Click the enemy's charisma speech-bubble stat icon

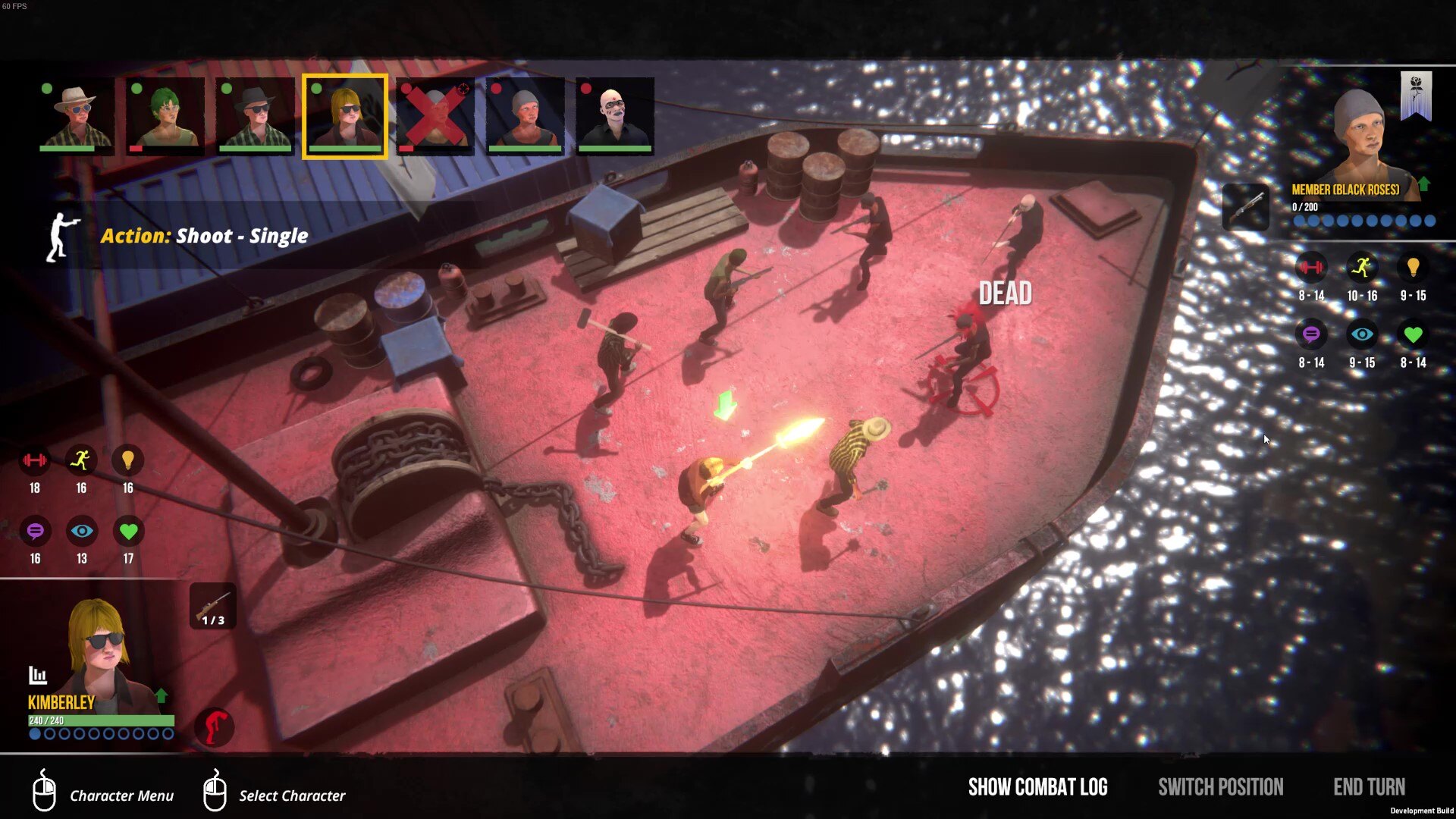coord(1311,334)
